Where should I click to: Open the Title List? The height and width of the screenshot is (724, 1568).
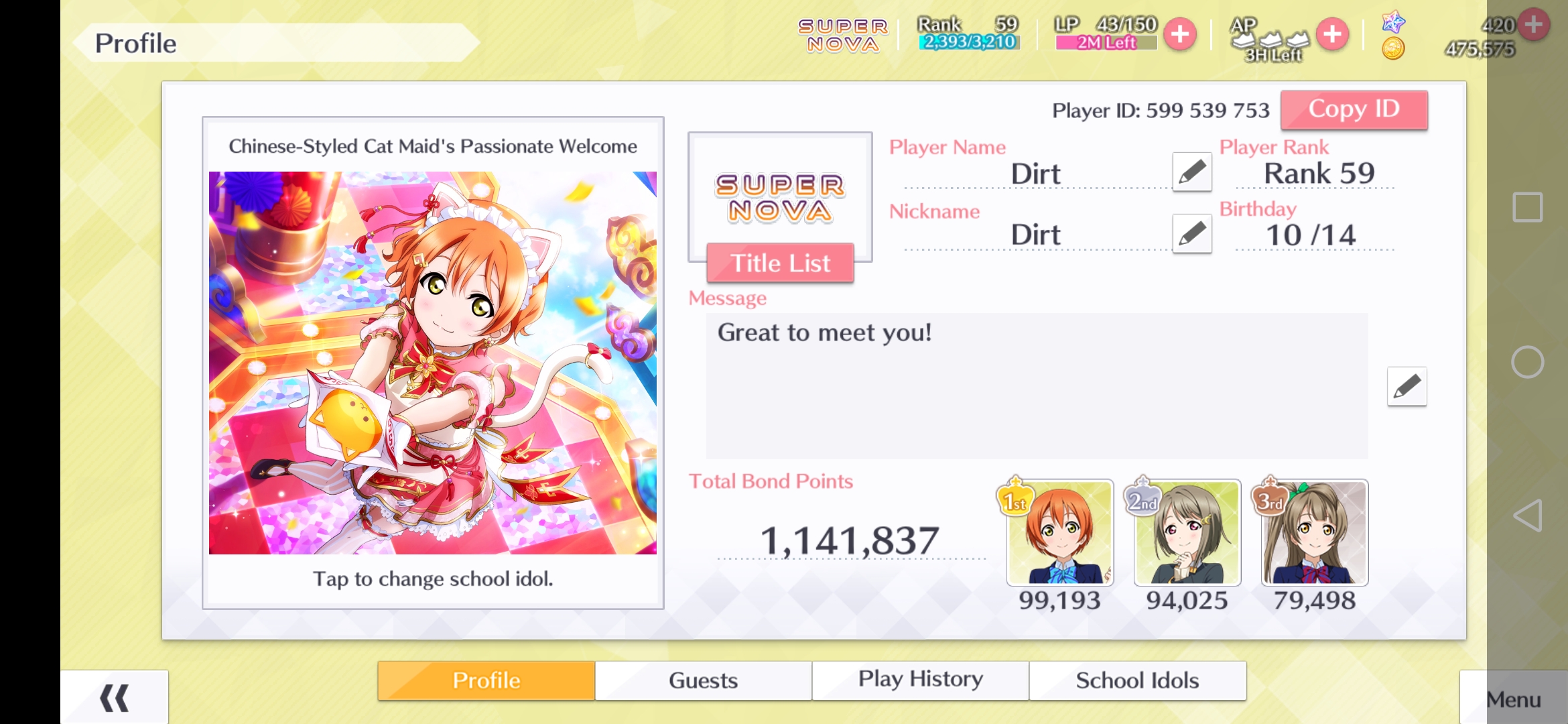[x=780, y=263]
